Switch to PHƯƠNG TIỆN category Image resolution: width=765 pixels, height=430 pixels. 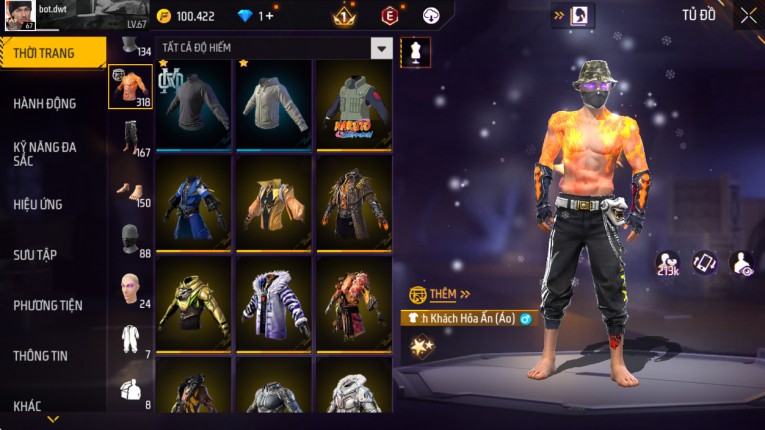pos(48,305)
